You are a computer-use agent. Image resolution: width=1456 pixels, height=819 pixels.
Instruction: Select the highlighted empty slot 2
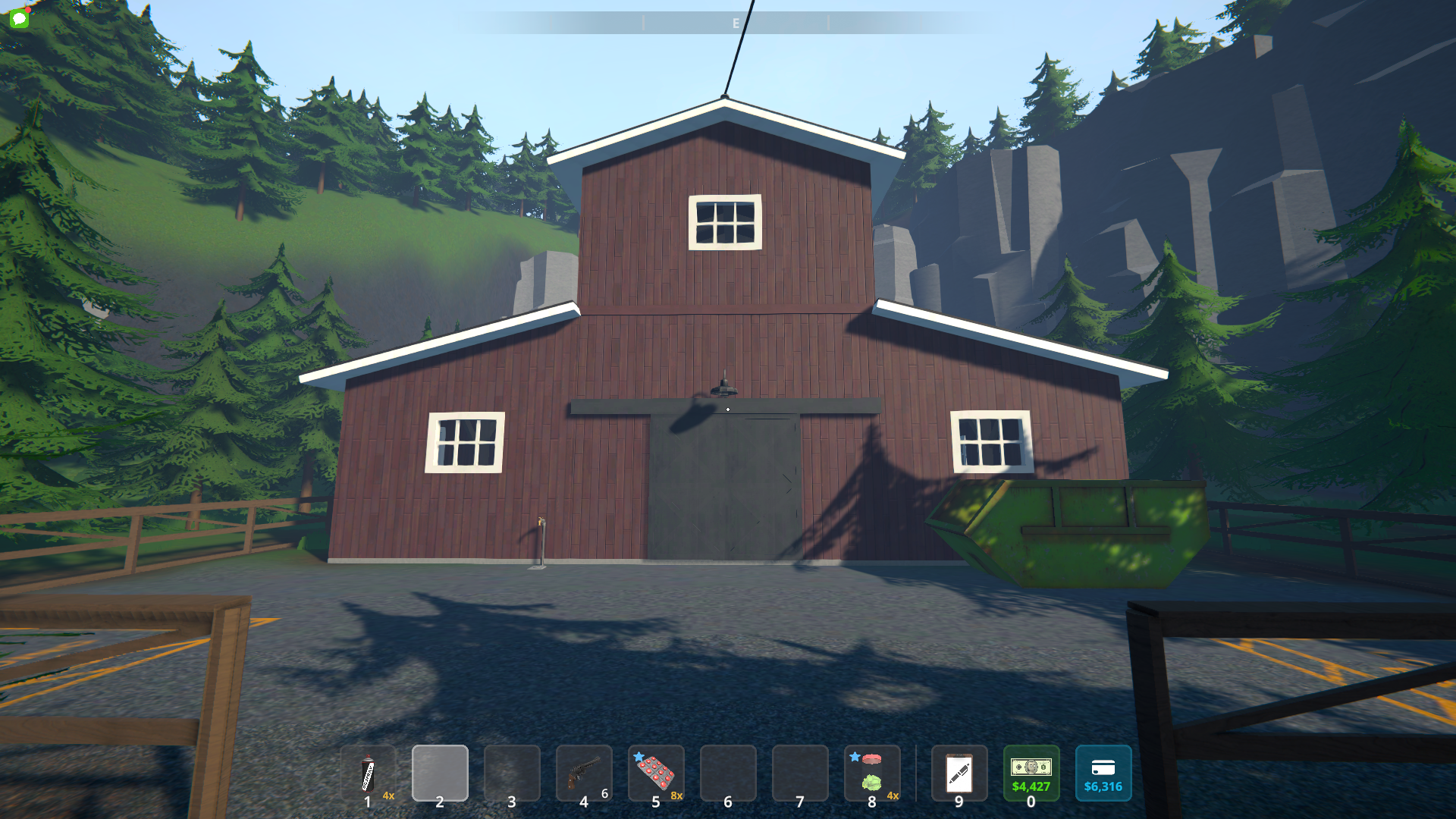(x=440, y=773)
